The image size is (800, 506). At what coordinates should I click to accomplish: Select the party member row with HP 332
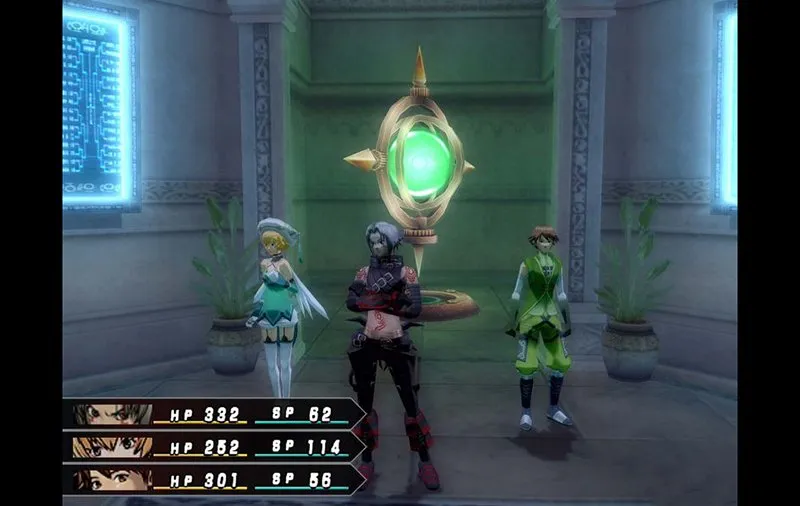(x=212, y=414)
